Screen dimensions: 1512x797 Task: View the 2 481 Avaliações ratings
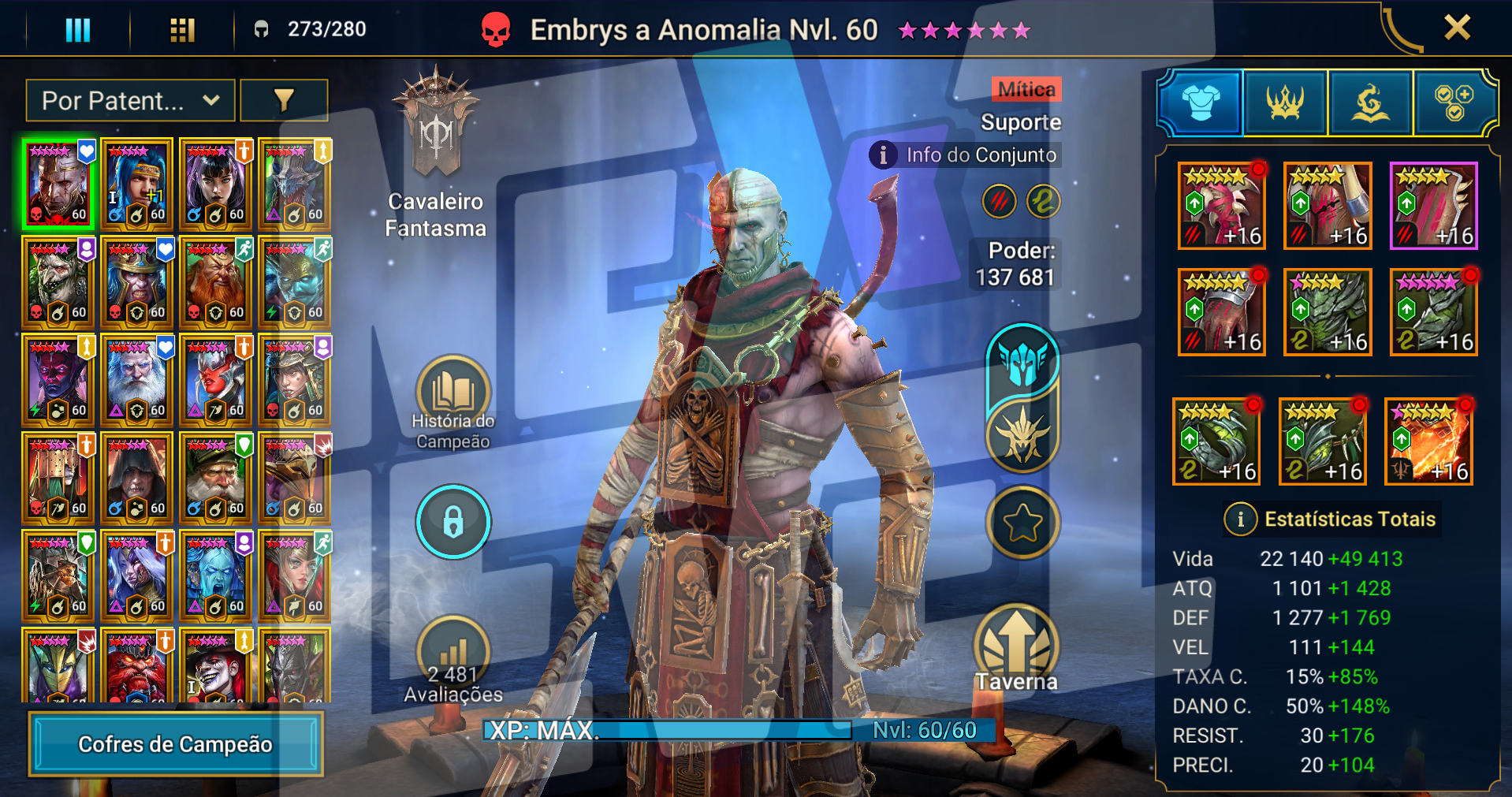coord(453,661)
